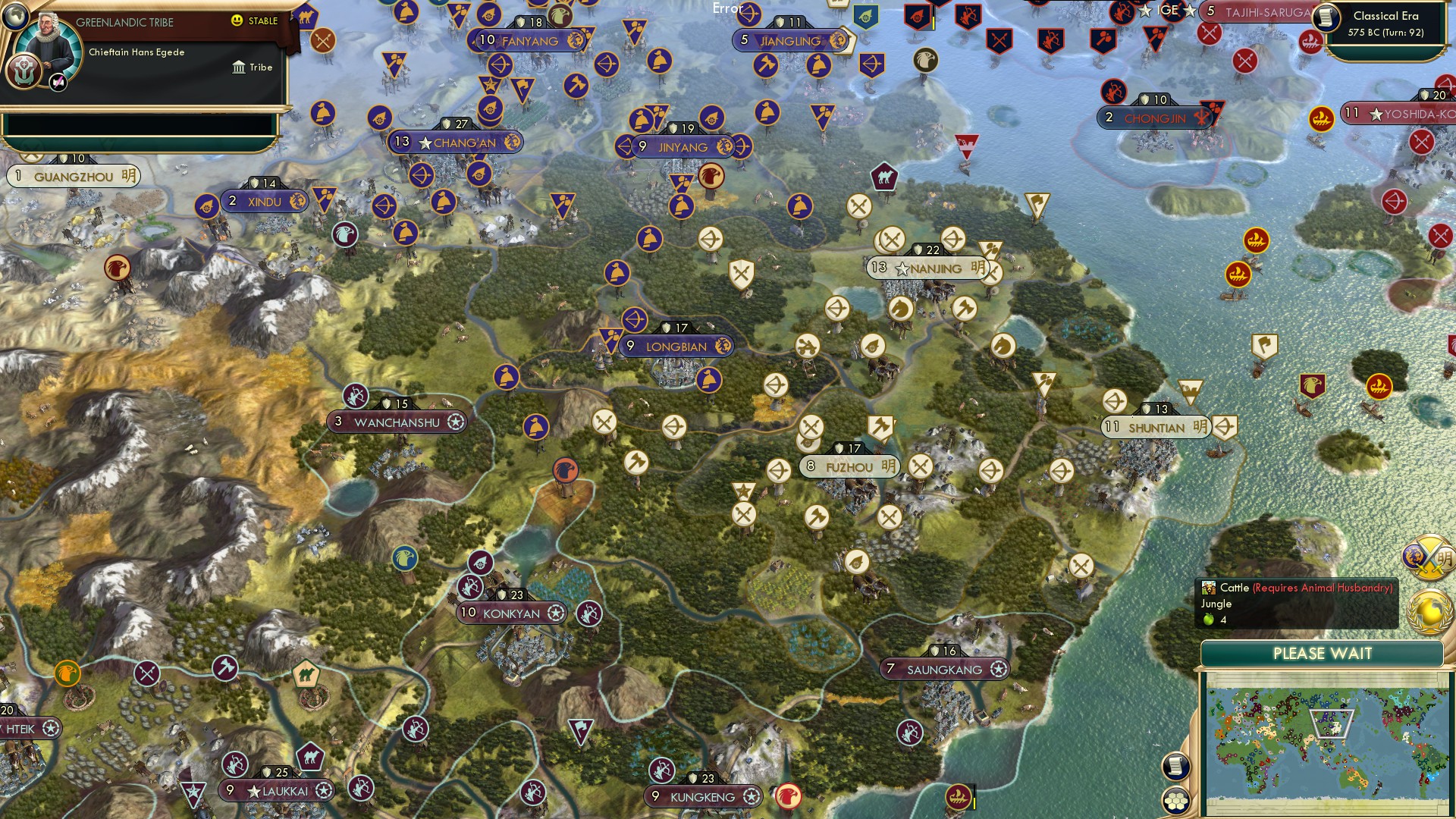The width and height of the screenshot is (1456, 819).
Task: Click the Tribe building icon on the panel
Action: tap(238, 67)
